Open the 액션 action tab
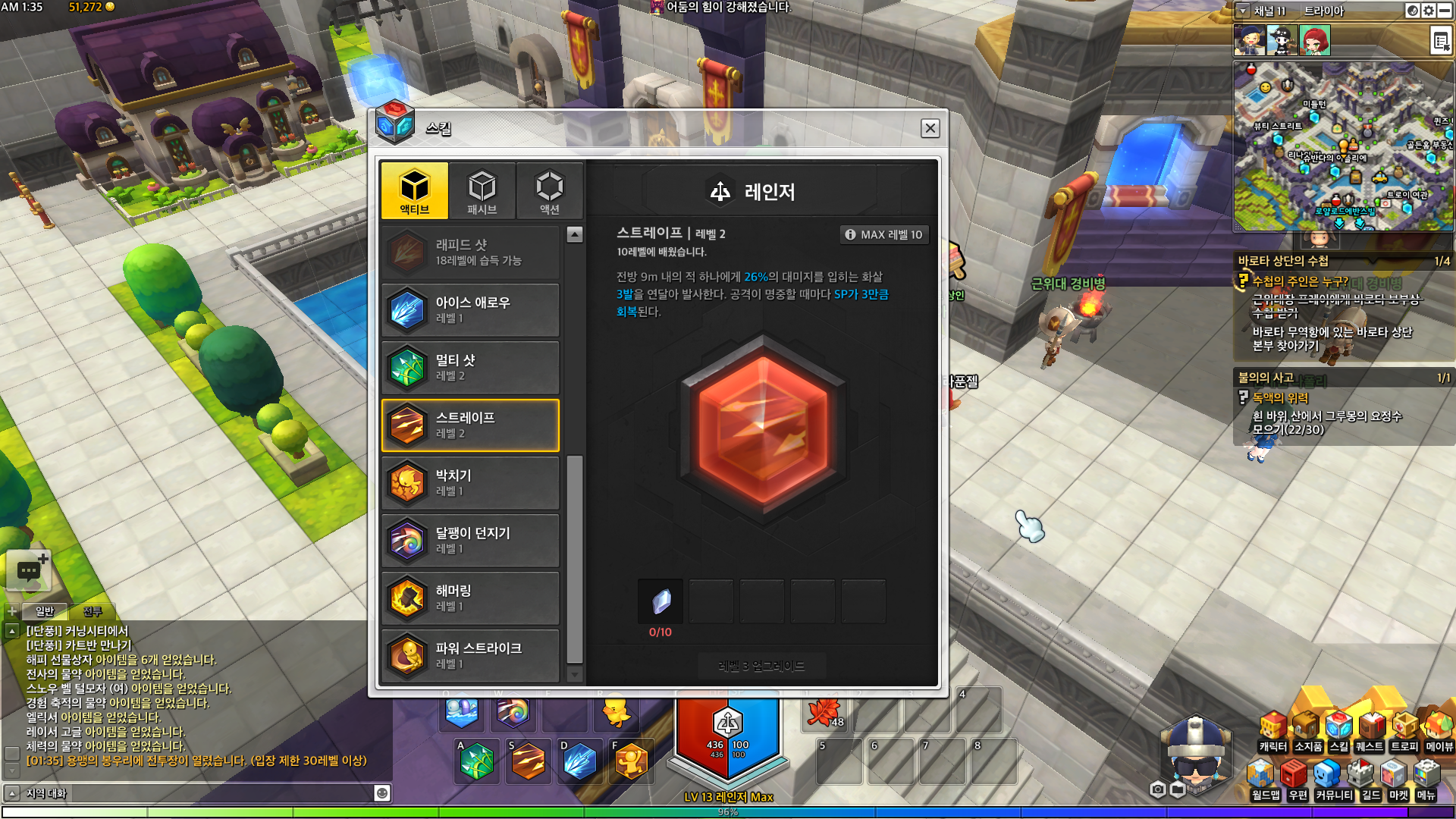The width and height of the screenshot is (1456, 819). 549,190
